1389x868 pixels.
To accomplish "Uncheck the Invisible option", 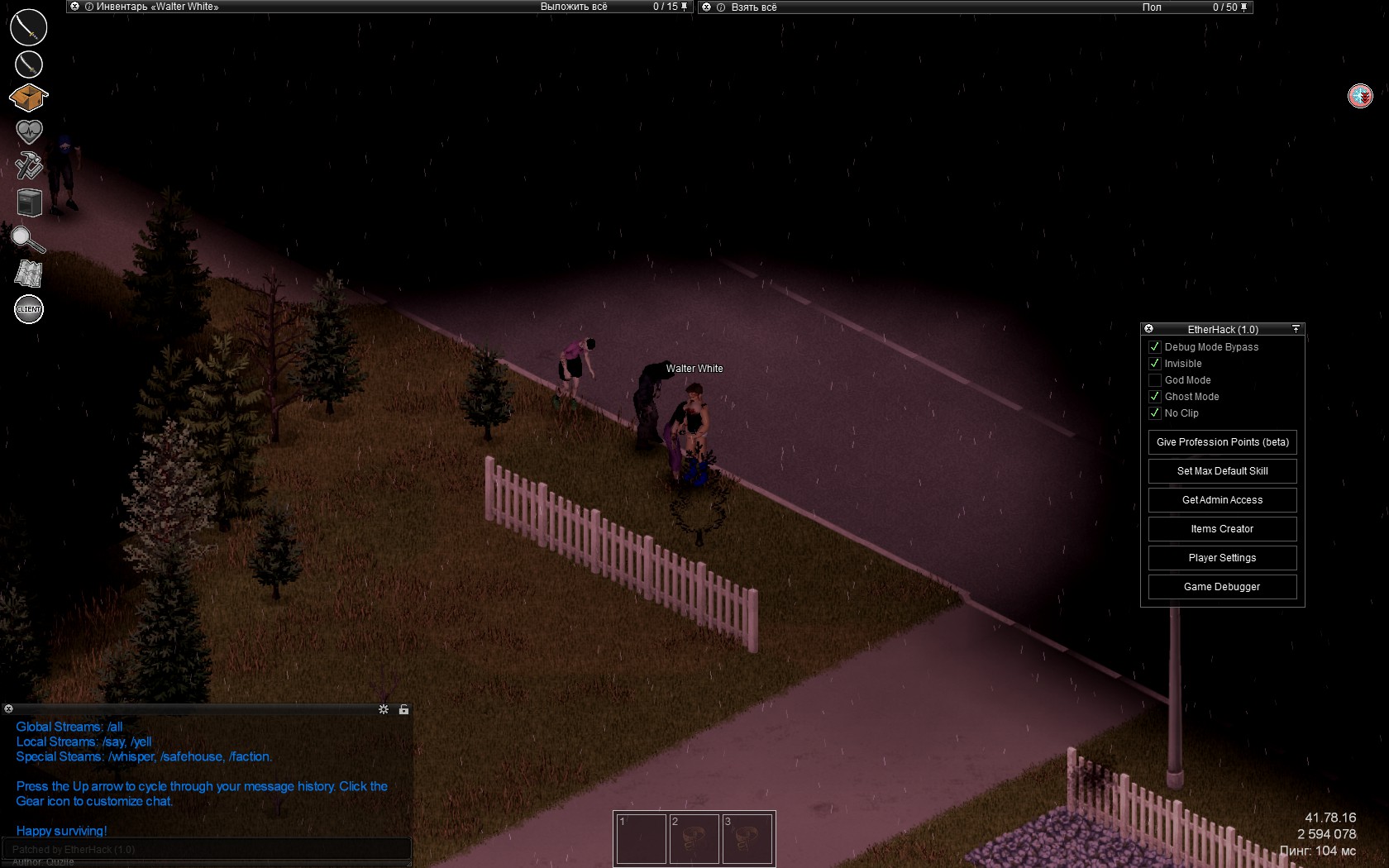I will click(1155, 364).
